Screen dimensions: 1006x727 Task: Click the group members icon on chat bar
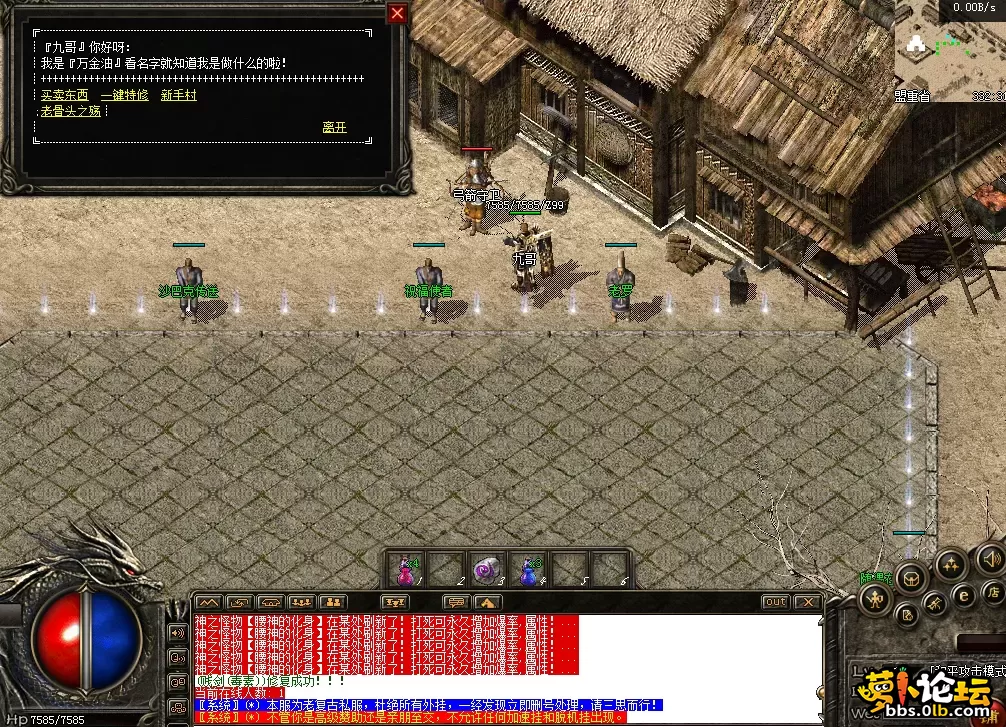point(301,602)
